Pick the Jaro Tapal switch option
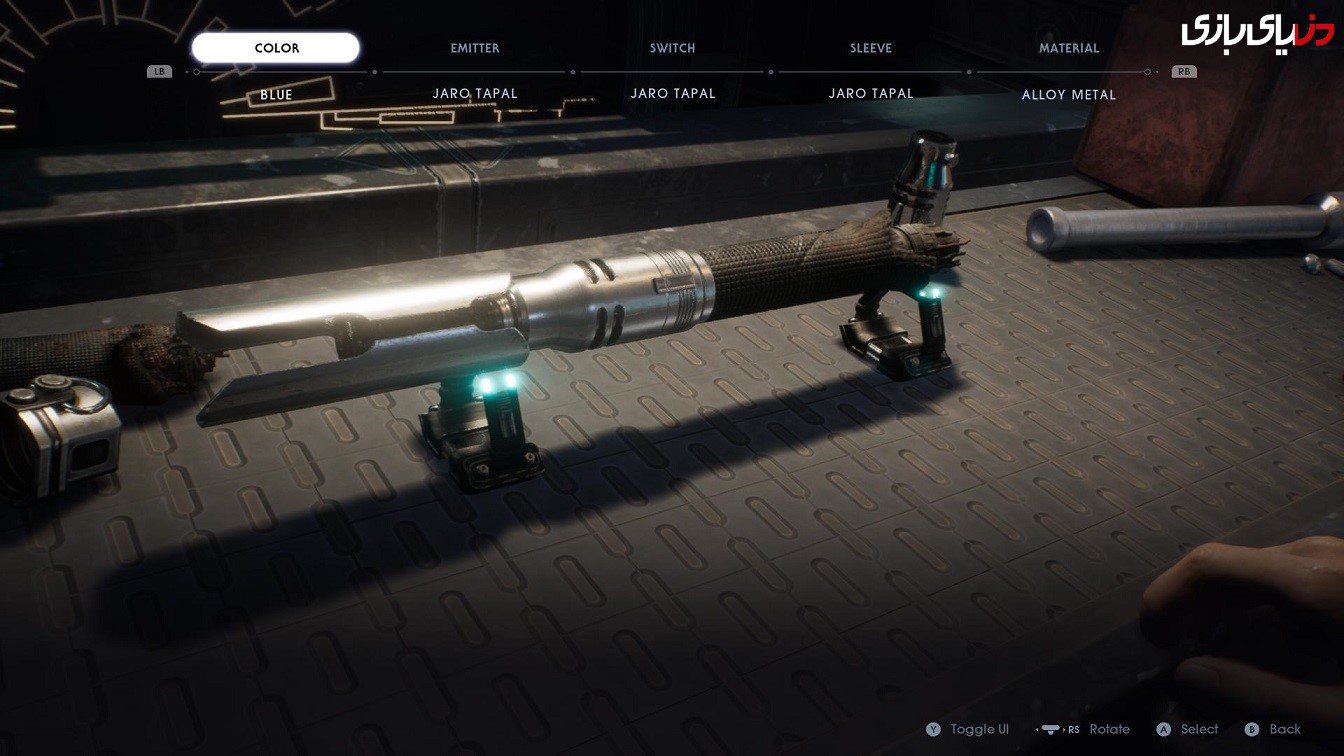Screen dimensions: 1344x756 point(673,94)
